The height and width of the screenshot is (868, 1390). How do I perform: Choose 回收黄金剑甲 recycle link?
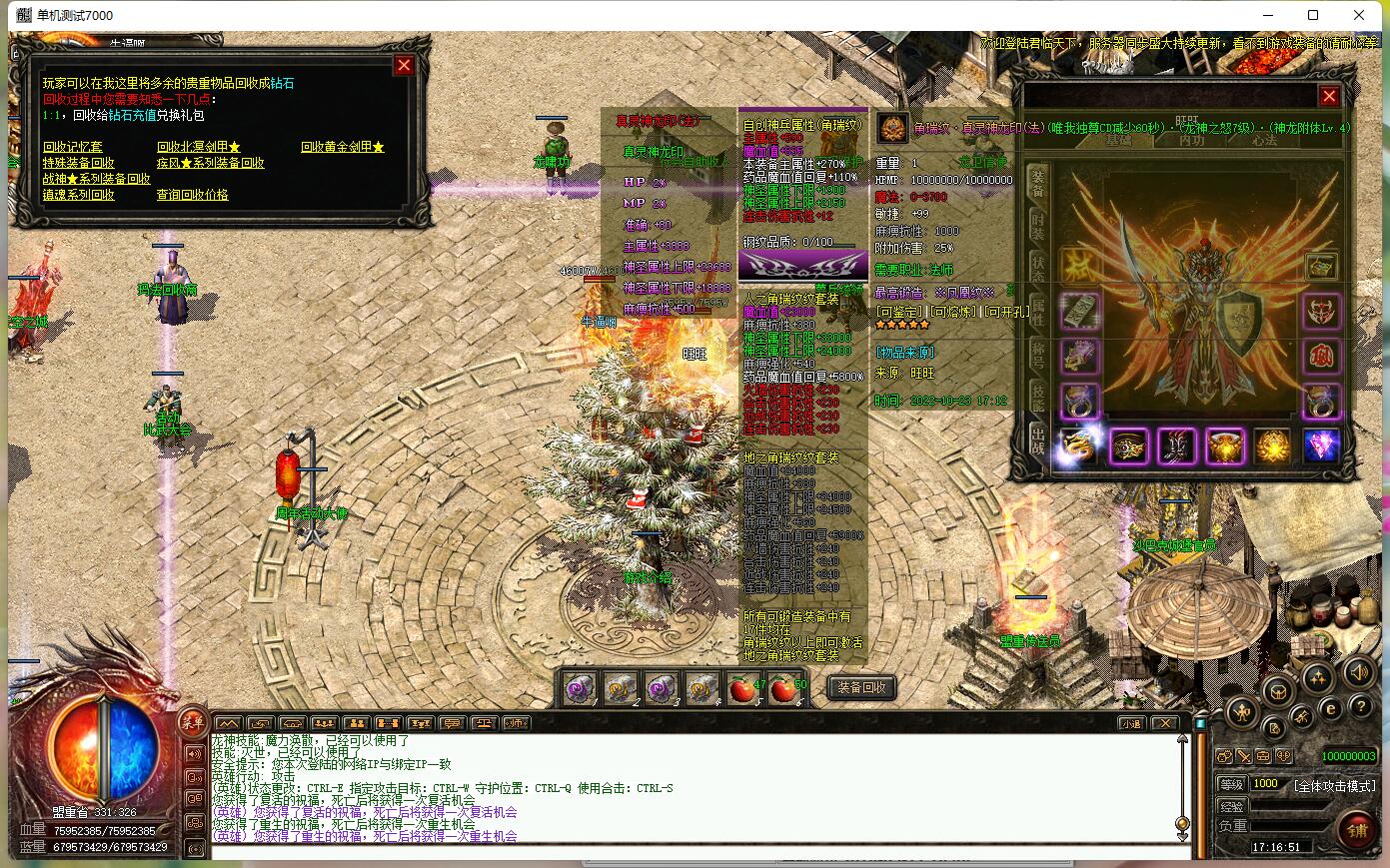[x=342, y=147]
